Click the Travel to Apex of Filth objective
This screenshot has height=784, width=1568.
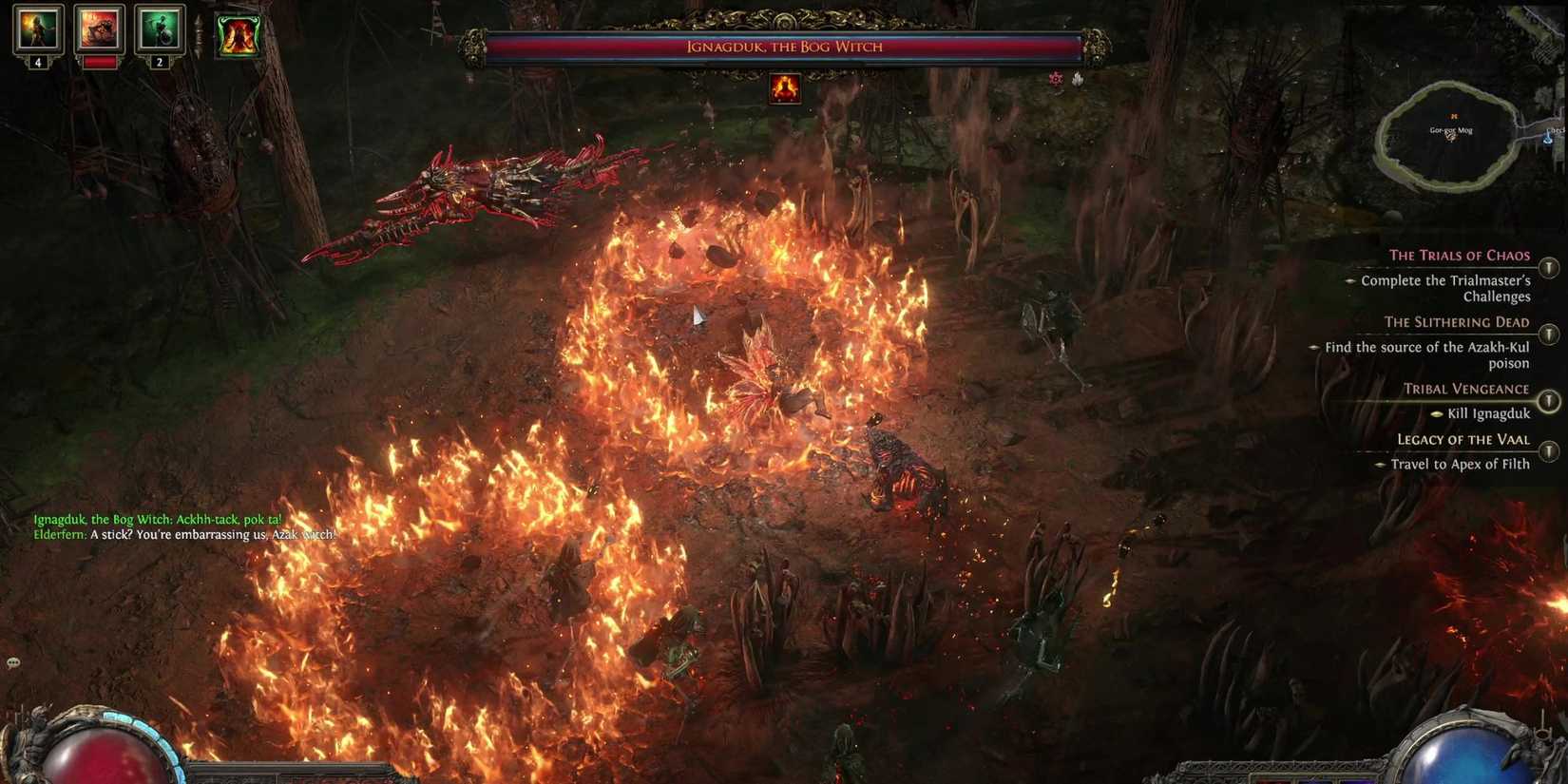click(1459, 464)
